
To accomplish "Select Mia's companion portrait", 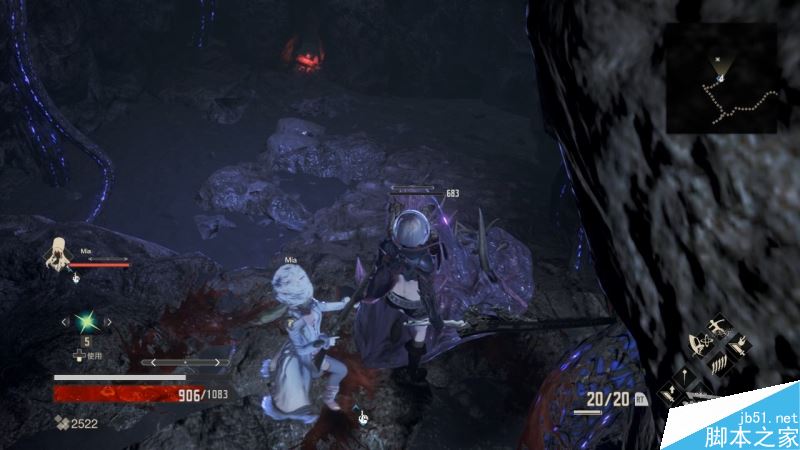I will (59, 255).
